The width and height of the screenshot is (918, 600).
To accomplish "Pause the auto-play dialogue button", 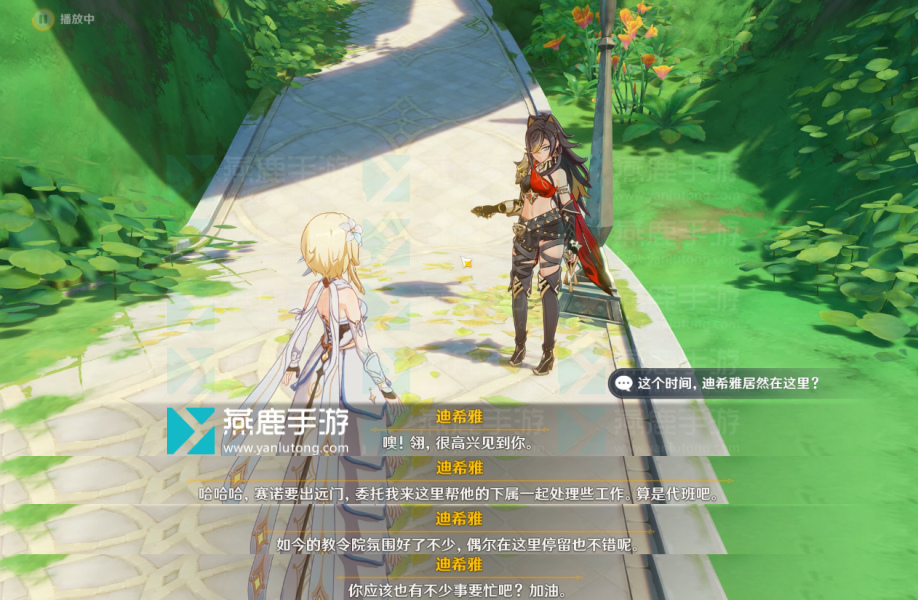I will (43, 18).
